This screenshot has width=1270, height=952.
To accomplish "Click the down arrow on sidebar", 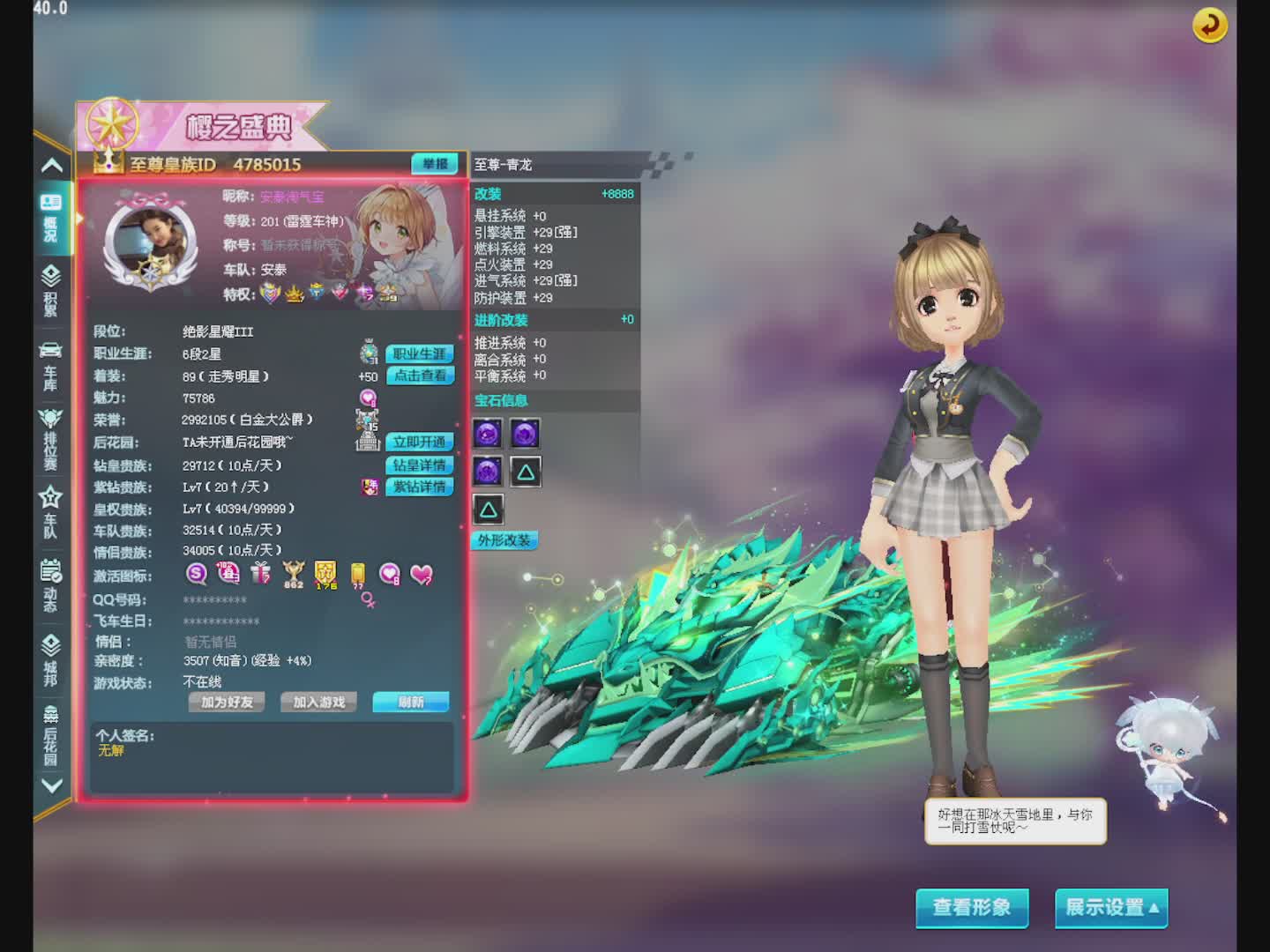I will click(x=52, y=785).
